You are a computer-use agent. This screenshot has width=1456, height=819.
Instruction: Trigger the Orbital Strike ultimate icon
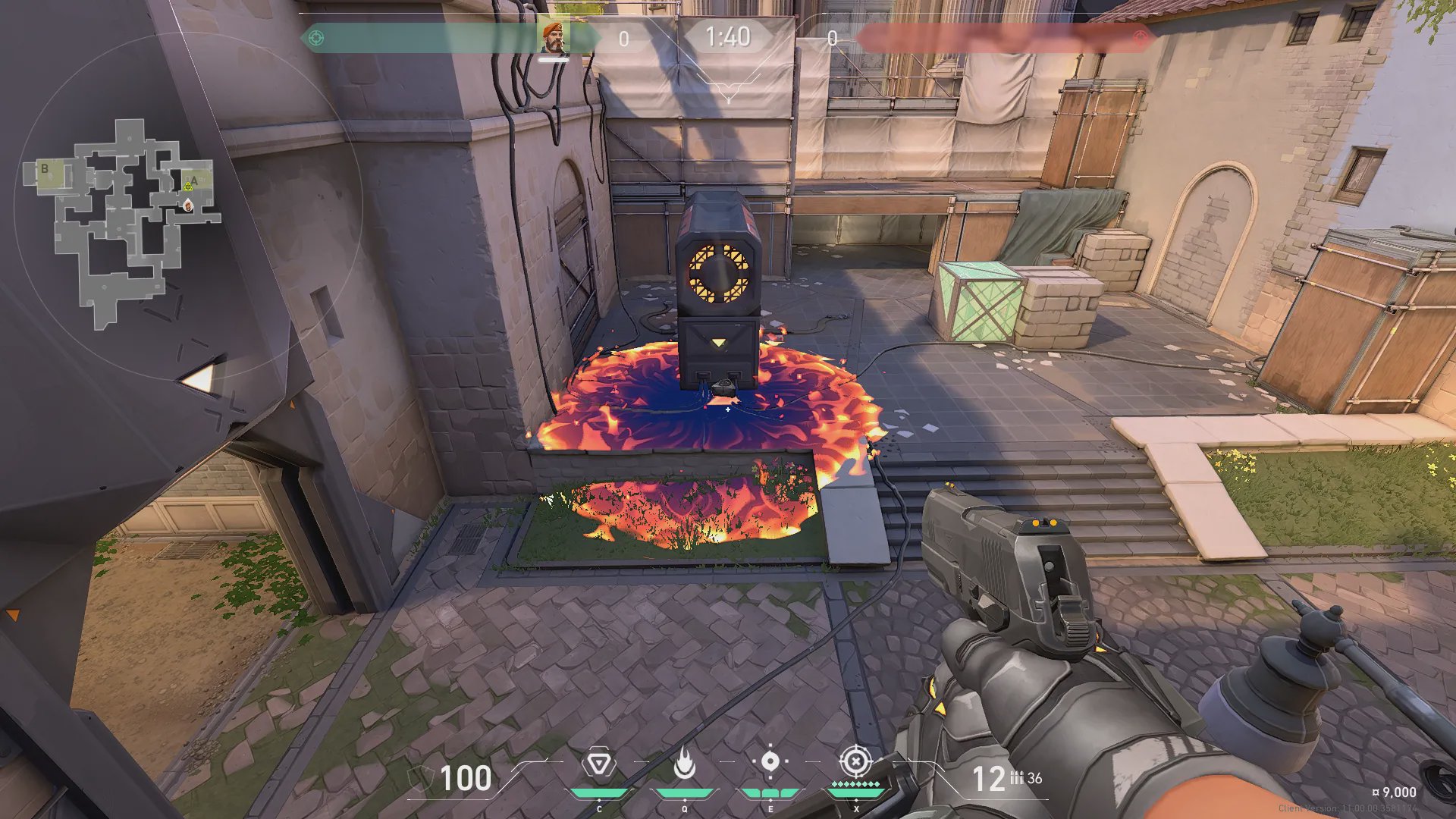click(x=855, y=761)
